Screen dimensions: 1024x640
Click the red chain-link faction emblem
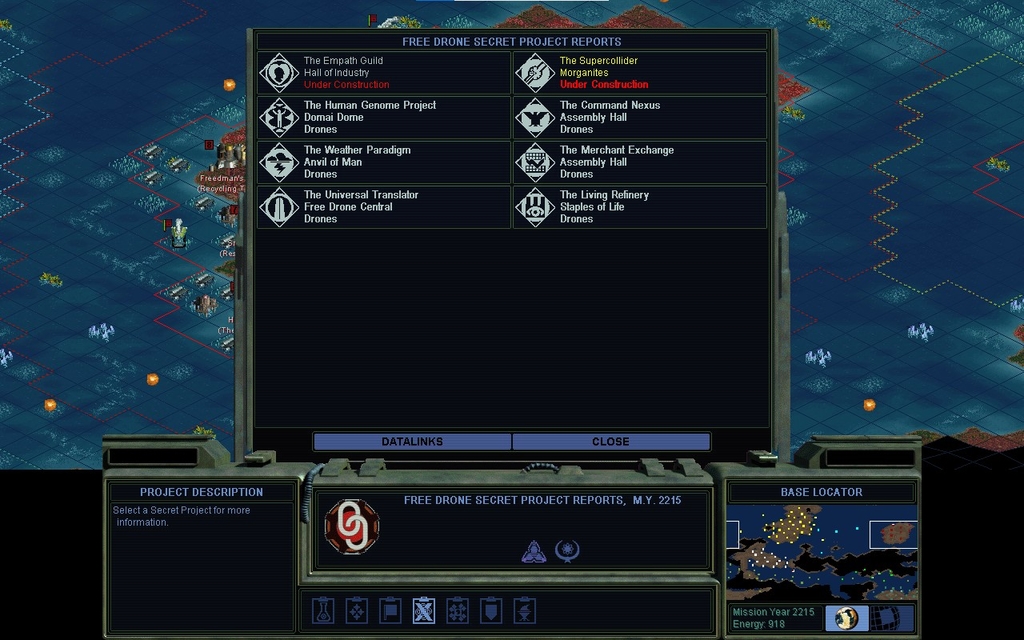352,527
